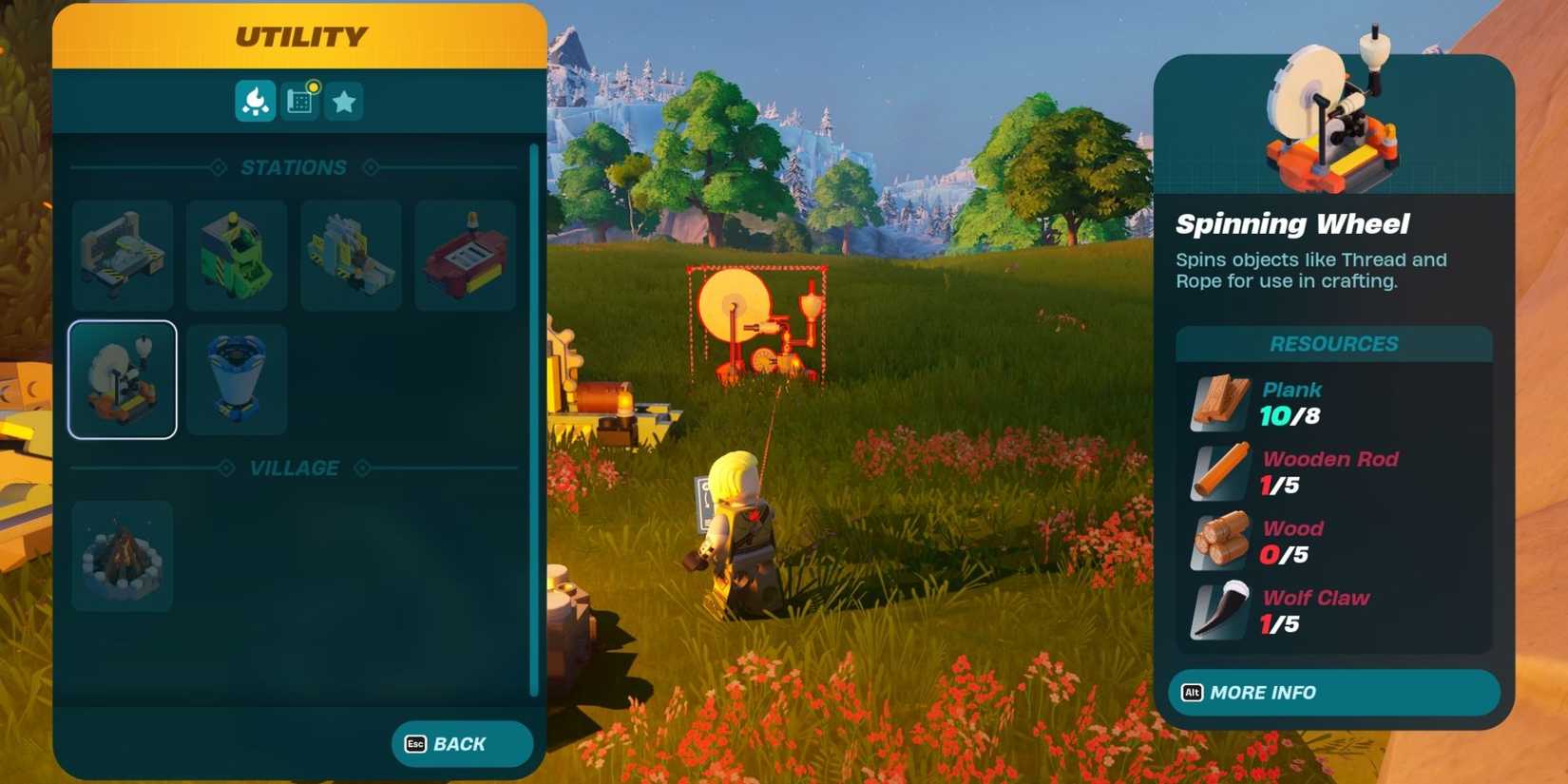Switch to the Utility campfire tab

pos(254,101)
